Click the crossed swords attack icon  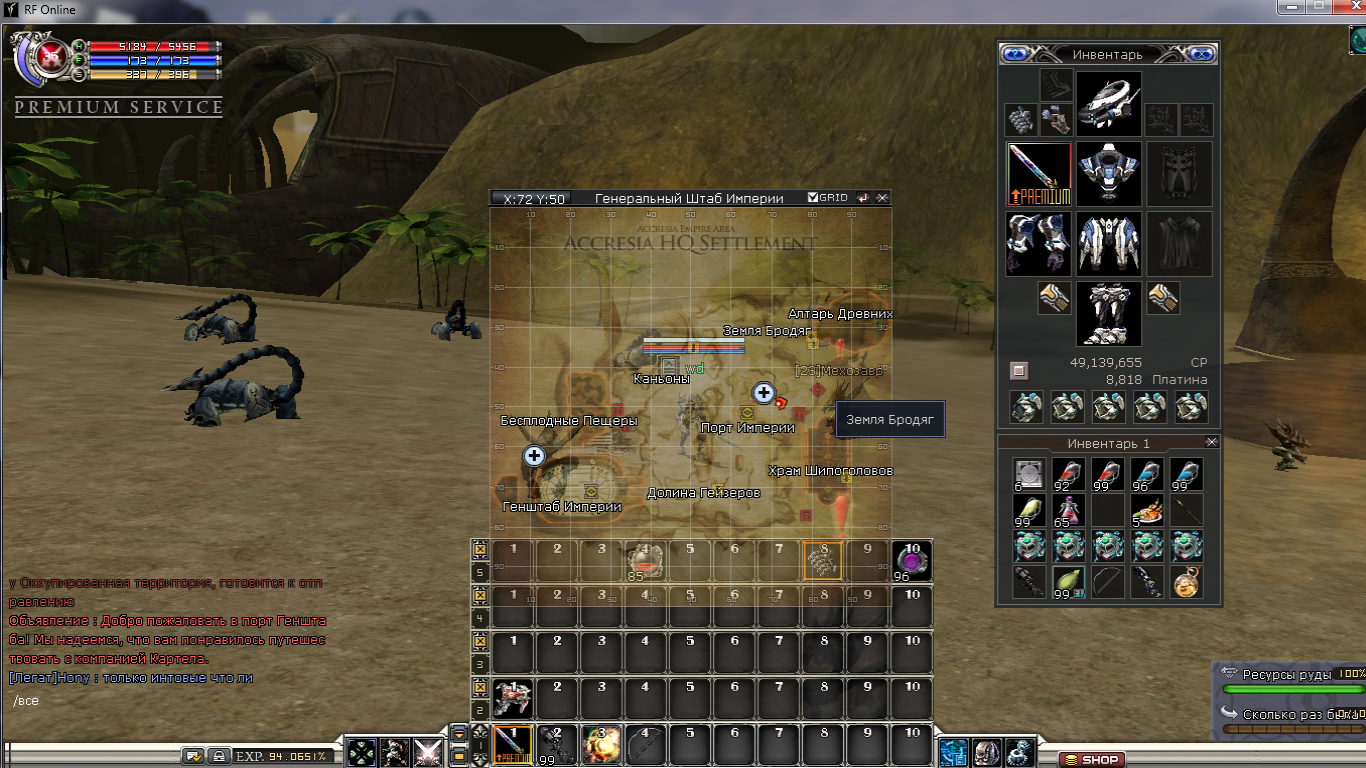[x=428, y=751]
